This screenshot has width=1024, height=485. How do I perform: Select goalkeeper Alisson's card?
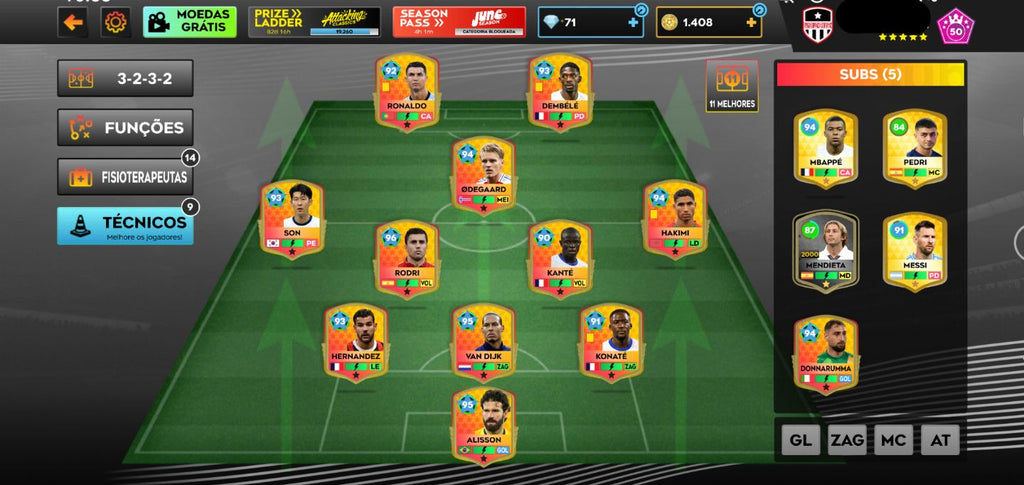coord(483,426)
